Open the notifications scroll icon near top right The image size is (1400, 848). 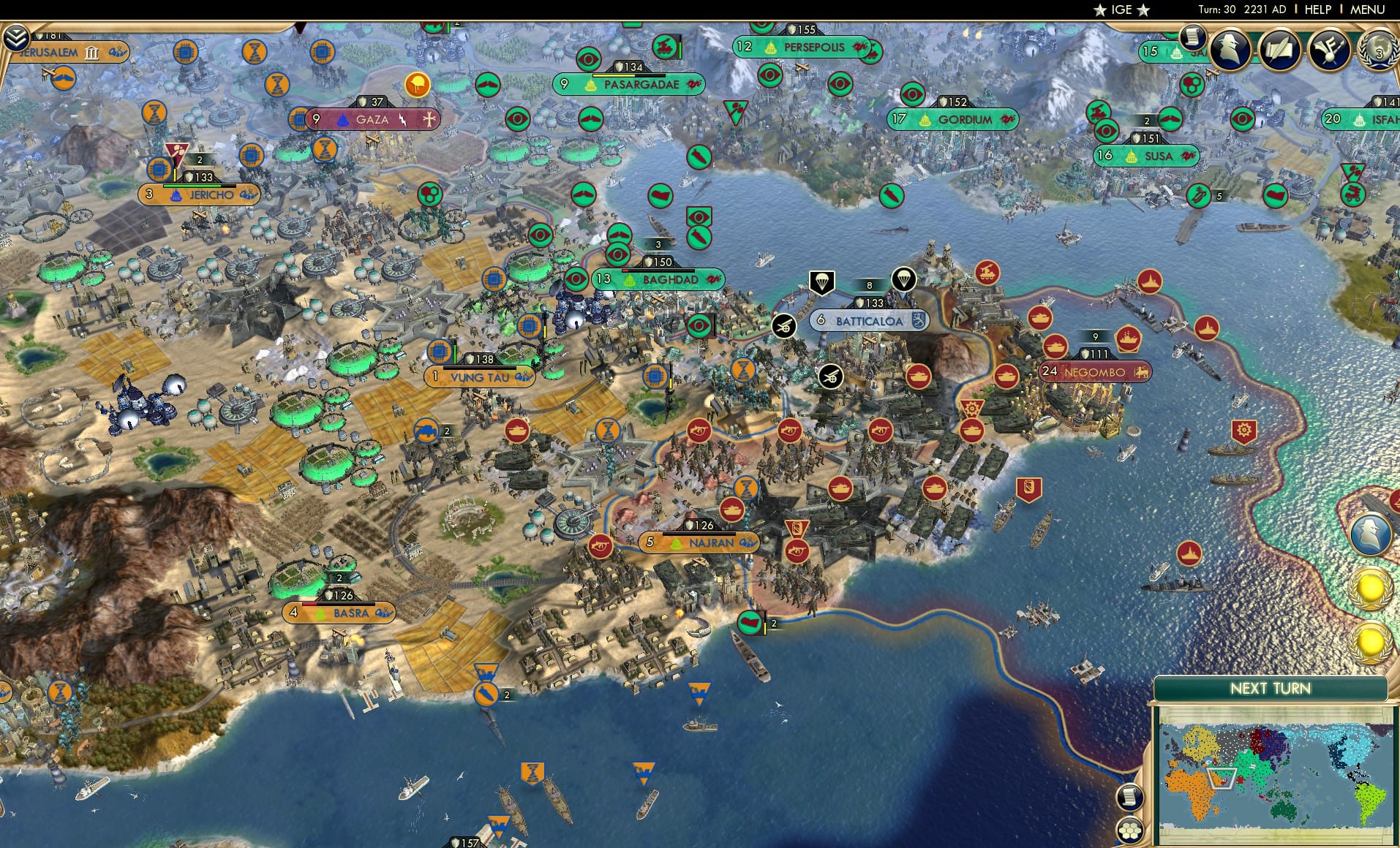(x=1192, y=36)
